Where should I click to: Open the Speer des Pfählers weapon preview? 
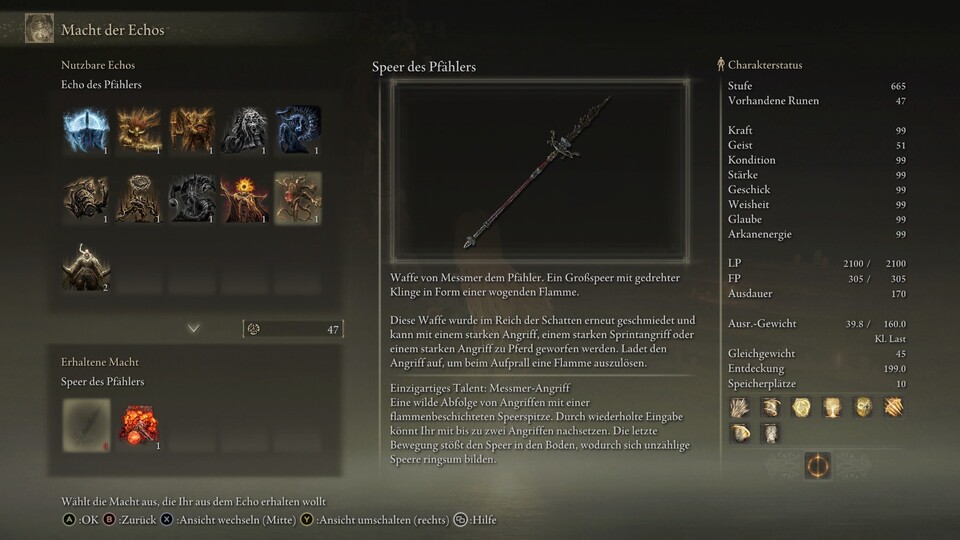pos(539,172)
